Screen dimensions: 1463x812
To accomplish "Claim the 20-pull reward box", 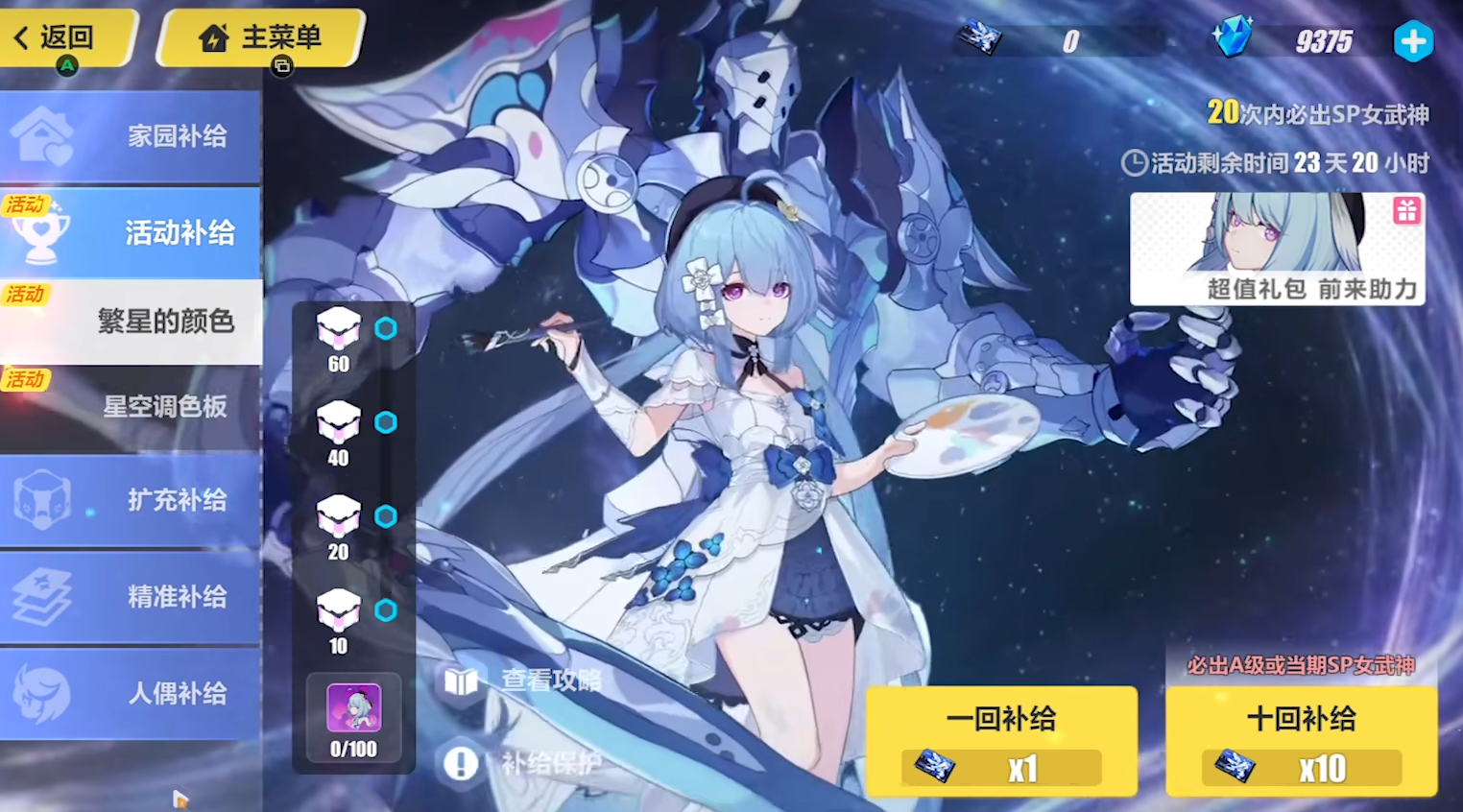I will point(339,517).
